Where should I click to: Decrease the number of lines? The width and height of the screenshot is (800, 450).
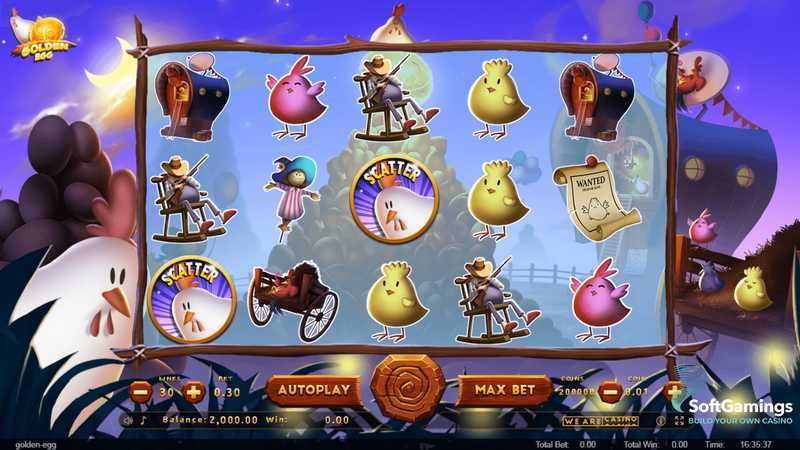click(x=141, y=391)
